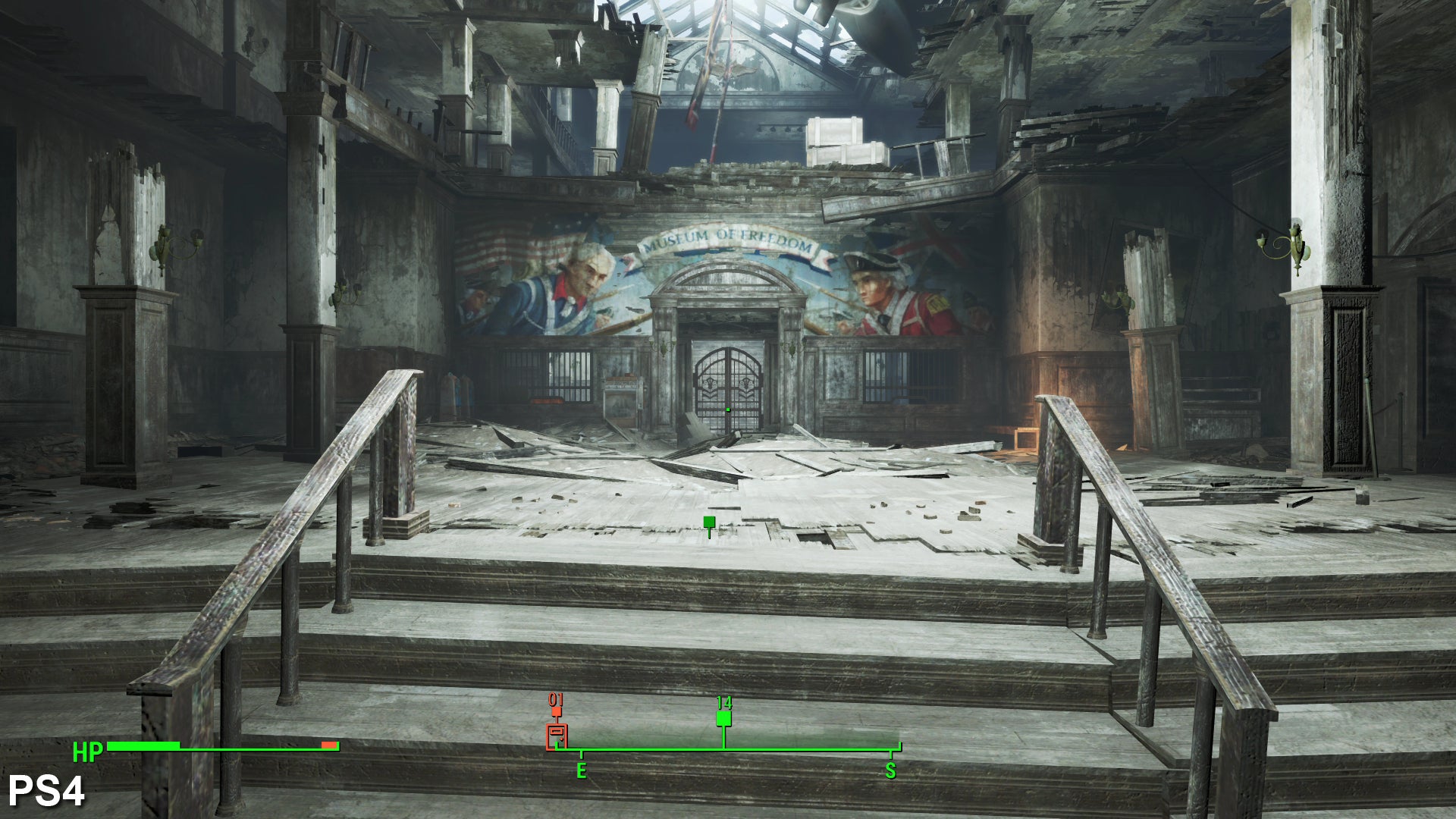Select the red enemy marker labeled 01
The width and height of the screenshot is (1456, 819).
click(557, 711)
